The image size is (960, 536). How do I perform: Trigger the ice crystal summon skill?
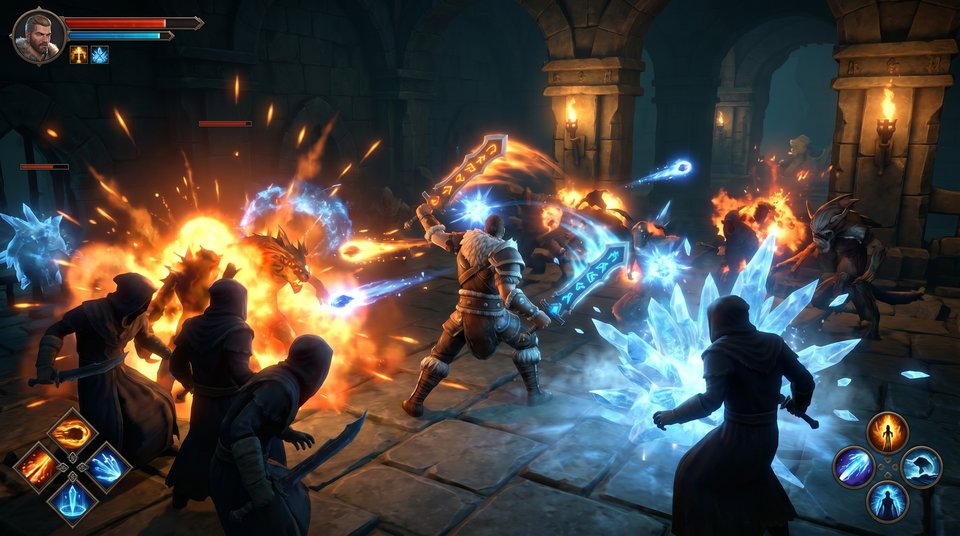click(x=73, y=500)
